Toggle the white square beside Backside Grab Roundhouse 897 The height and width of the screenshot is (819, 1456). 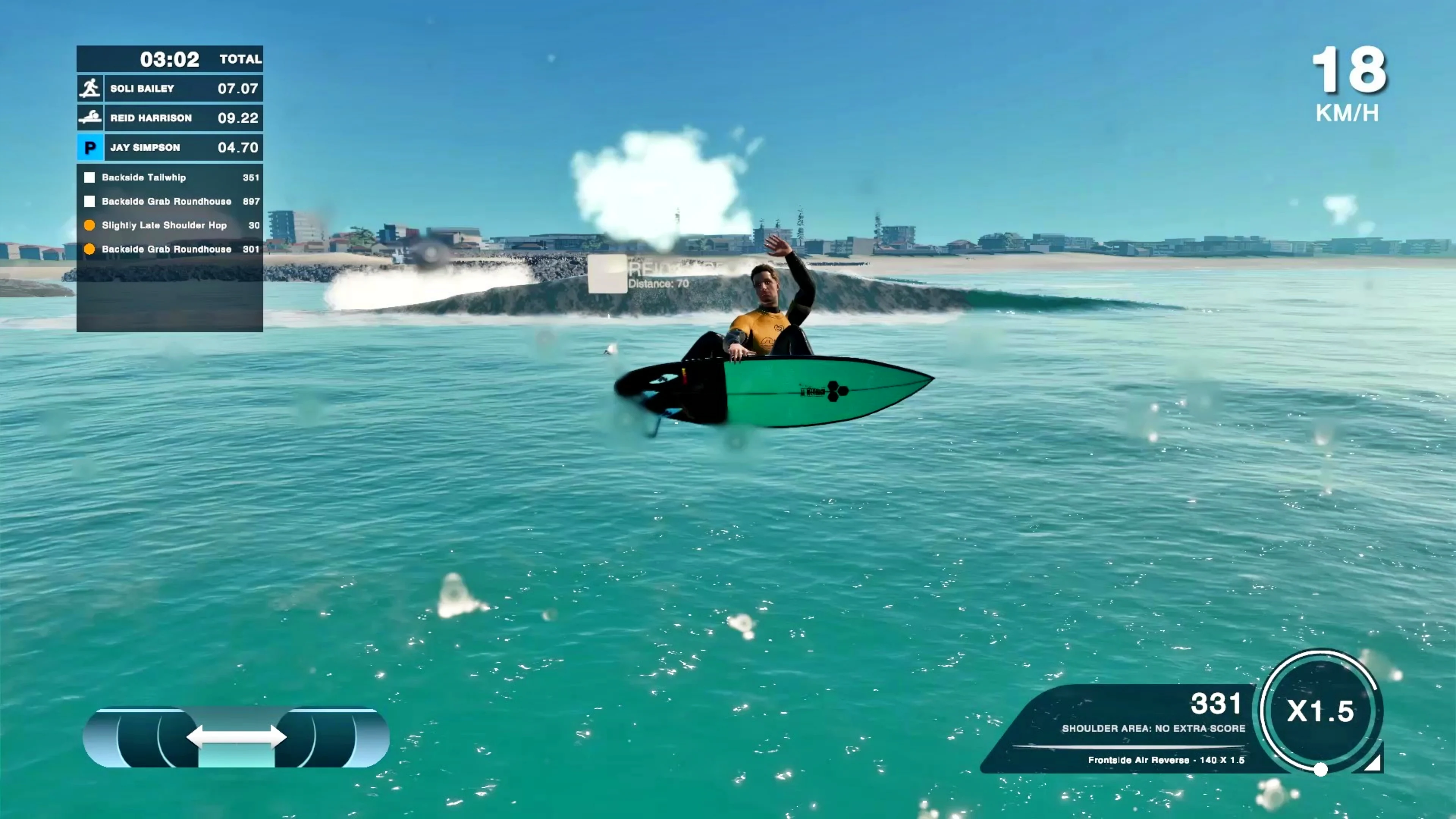90,201
